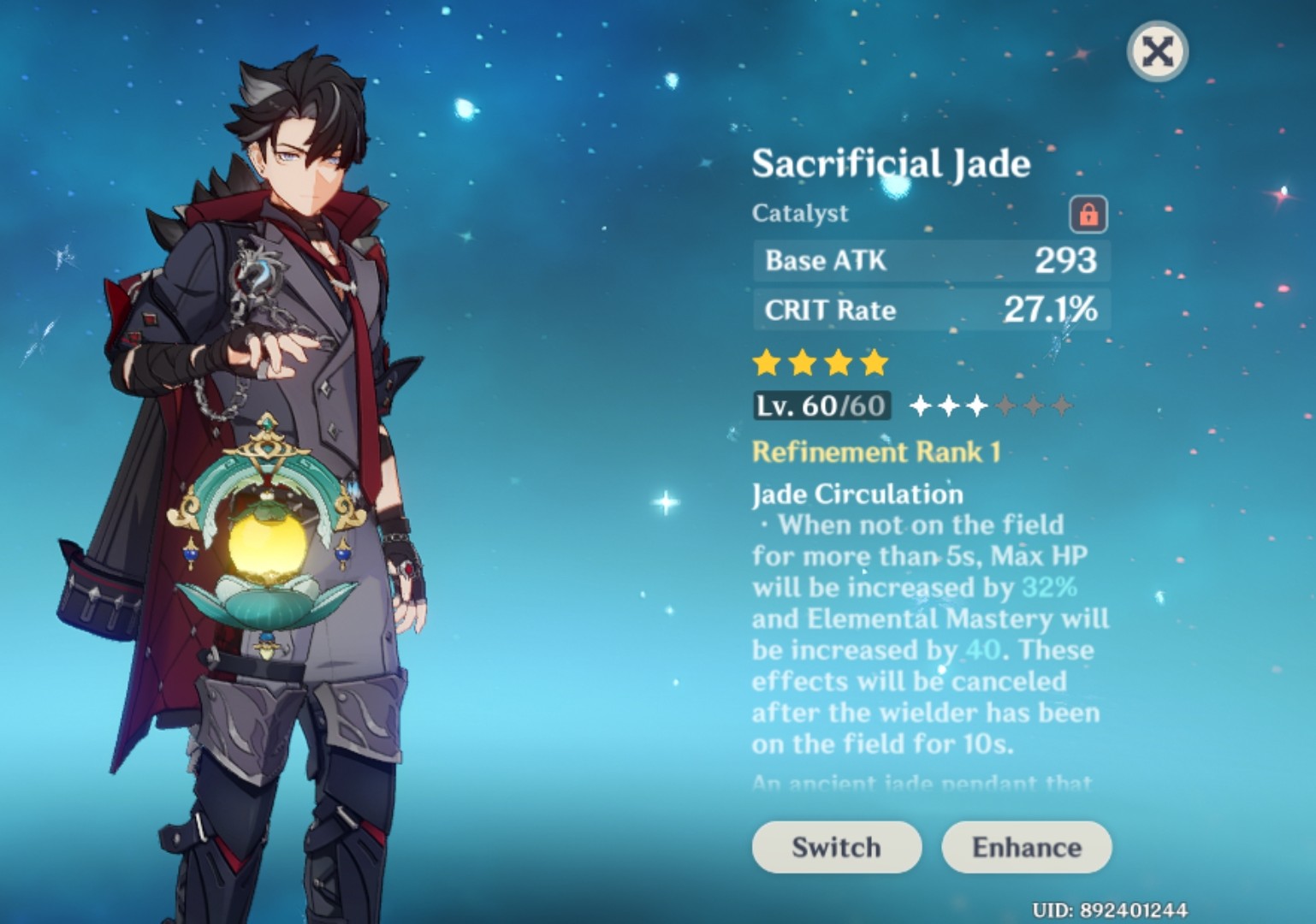Click the row of refinement progress stars
Image resolution: width=1316 pixels, height=924 pixels.
(991, 406)
